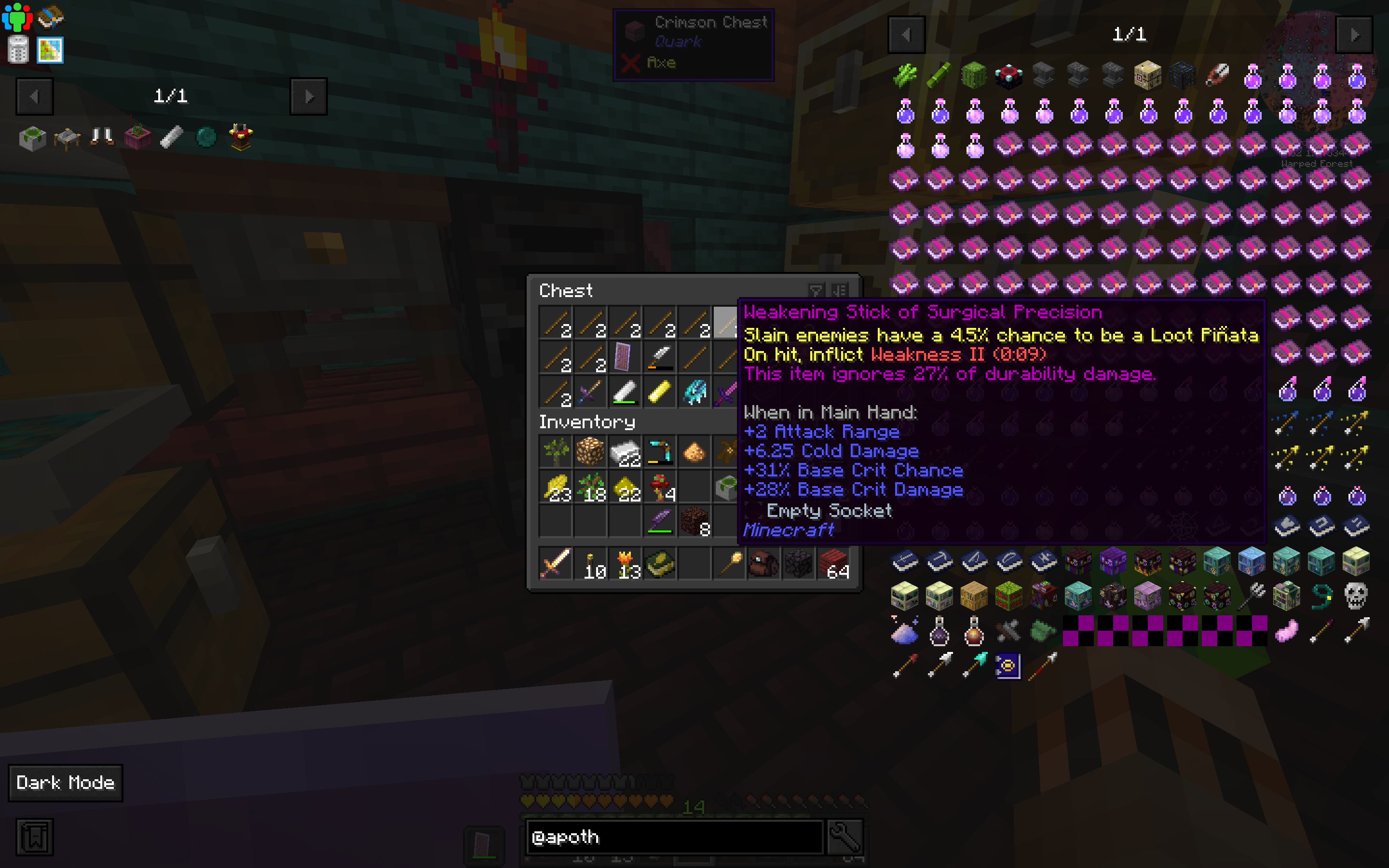Click the previous page arrow on the bookmarks panel
1389x868 pixels.
coord(35,96)
